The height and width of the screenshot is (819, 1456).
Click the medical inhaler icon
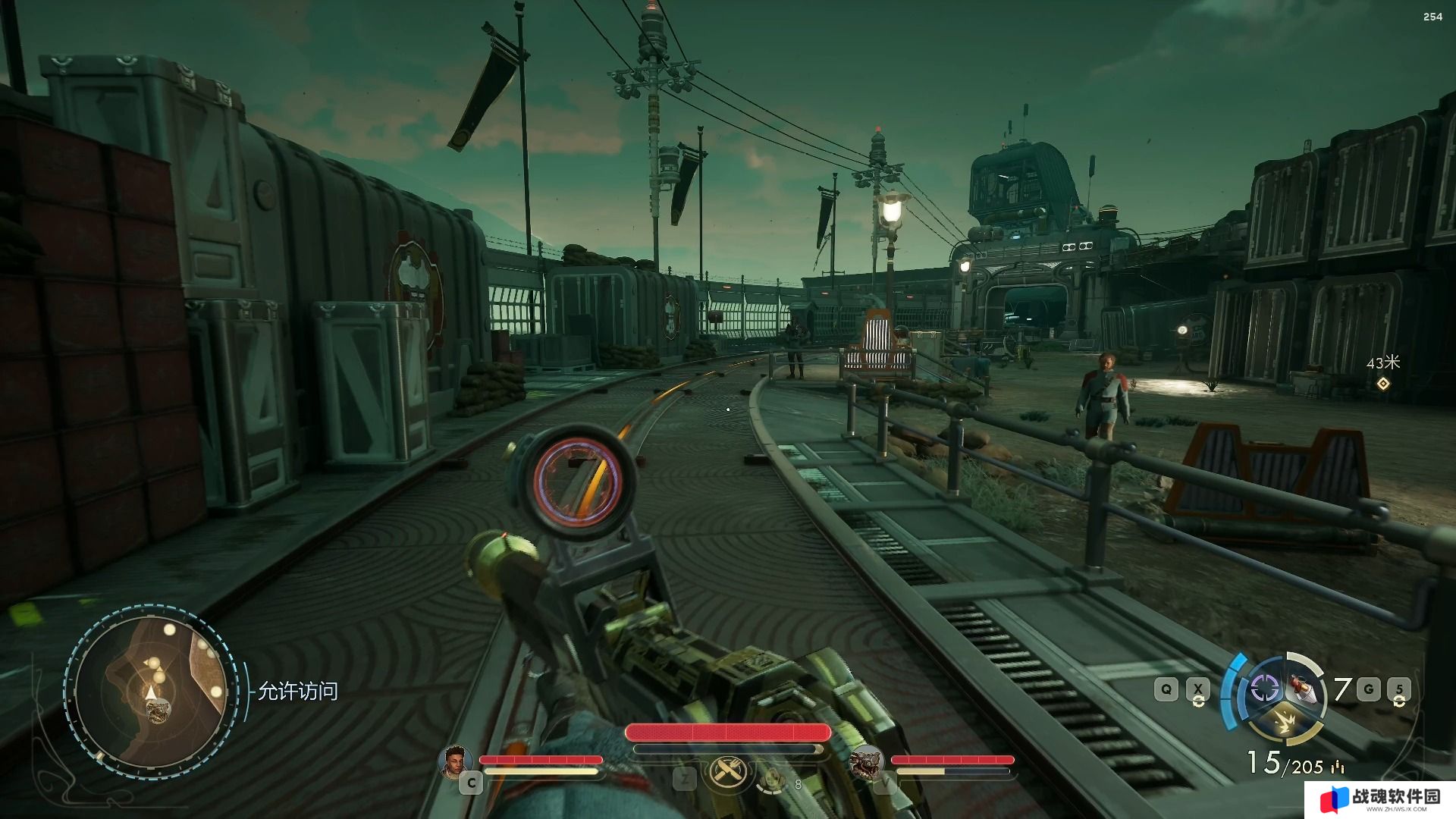click(771, 779)
